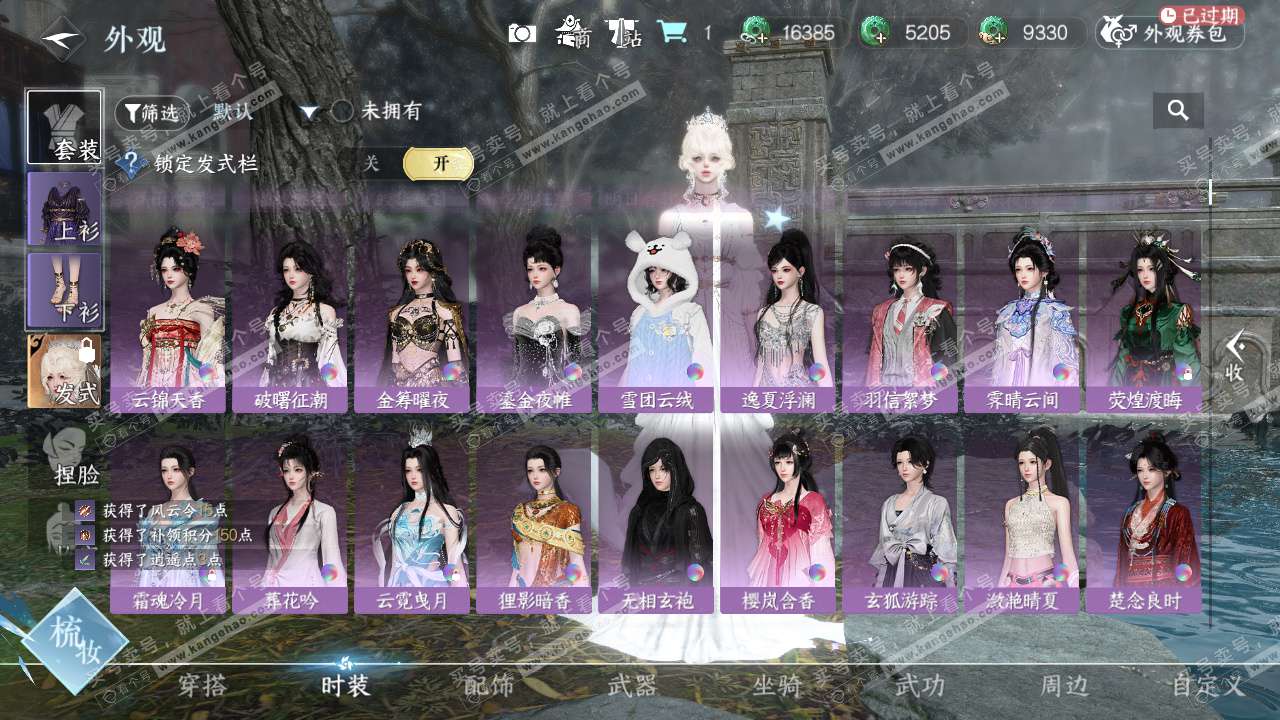The image size is (1280, 720).
Task: Select the 发式 hairstyle category
Action: tap(64, 371)
